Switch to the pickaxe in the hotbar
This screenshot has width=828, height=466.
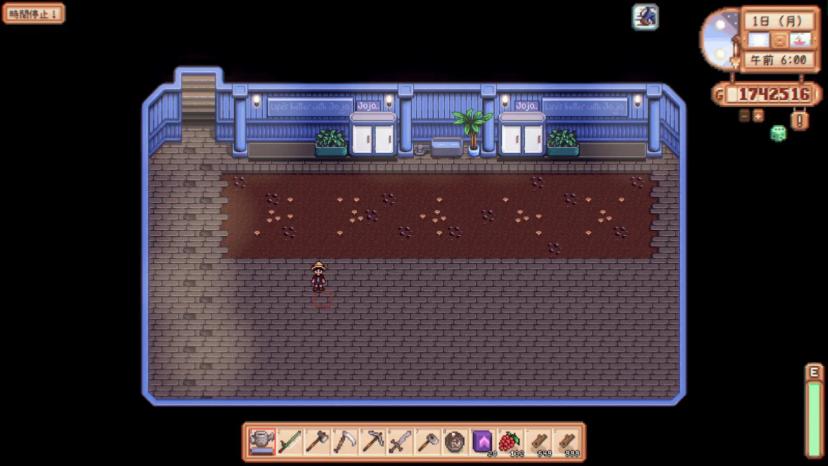[x=373, y=441]
